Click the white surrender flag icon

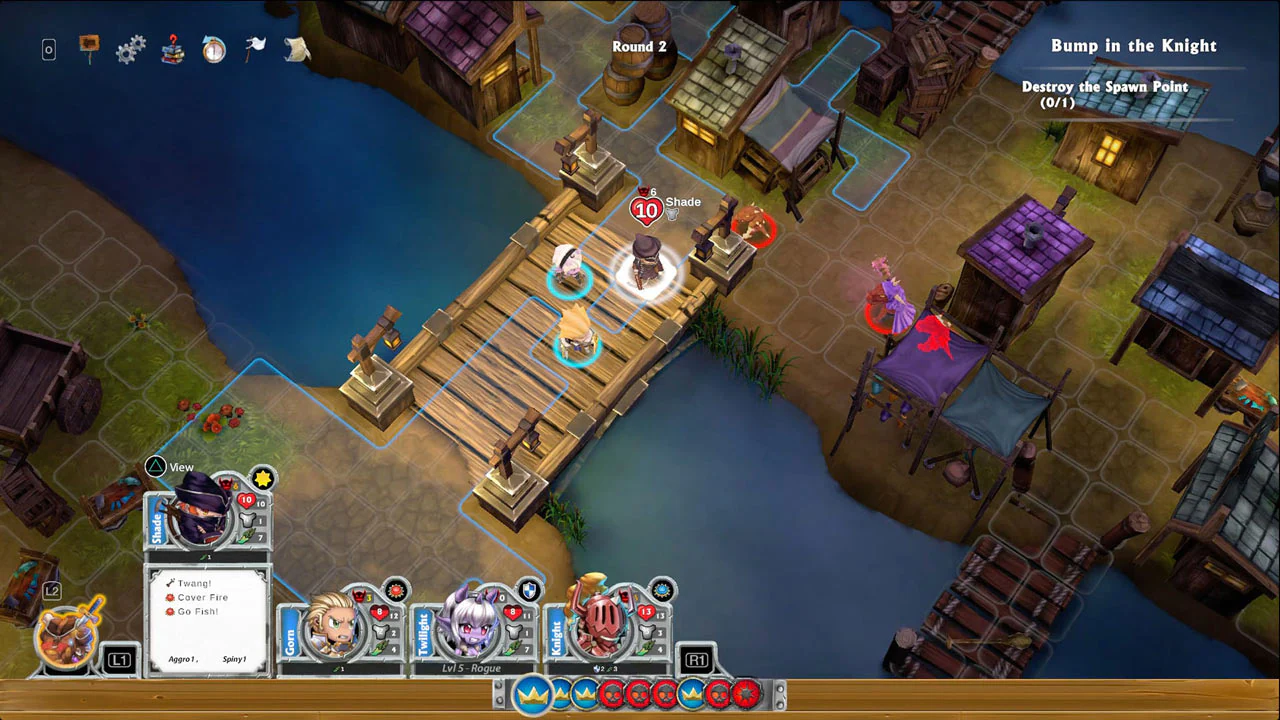[255, 46]
